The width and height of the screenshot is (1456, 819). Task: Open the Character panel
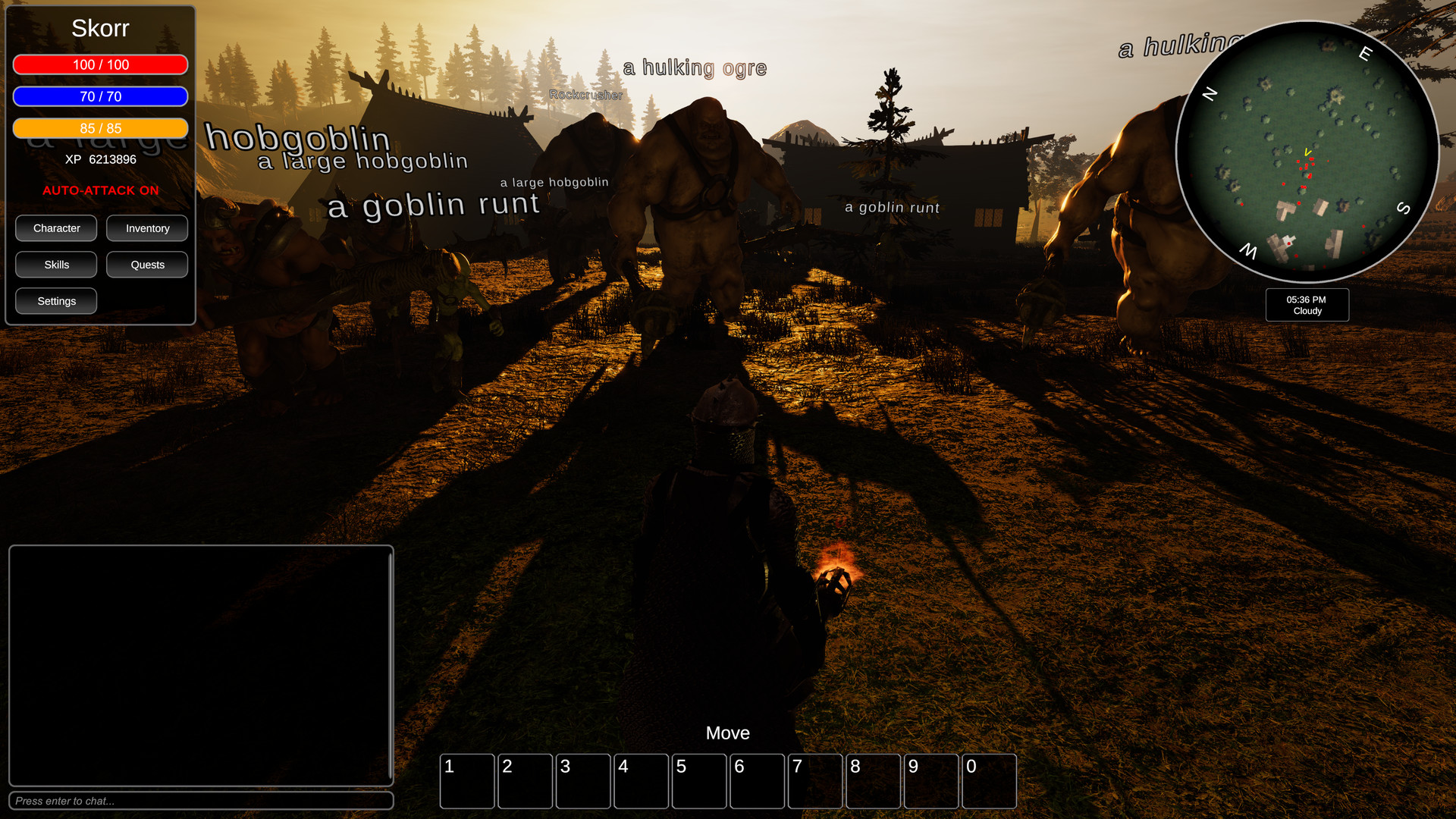click(55, 227)
